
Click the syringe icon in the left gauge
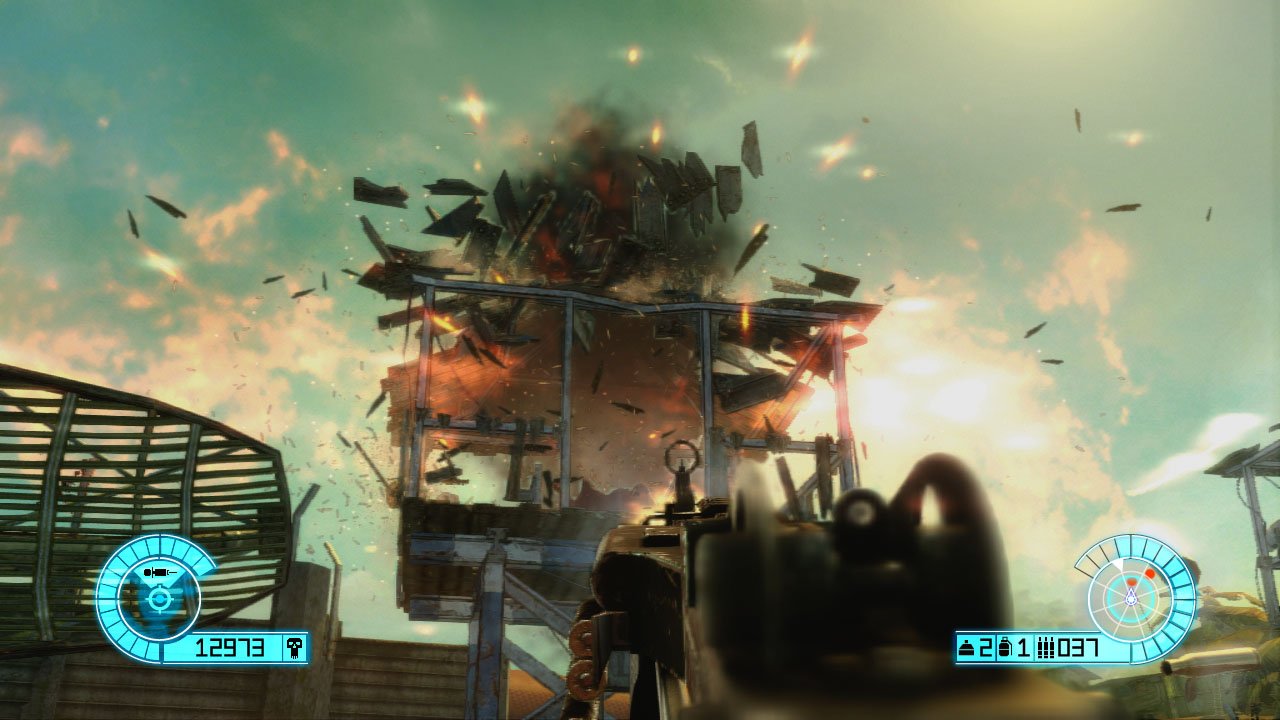(x=160, y=572)
